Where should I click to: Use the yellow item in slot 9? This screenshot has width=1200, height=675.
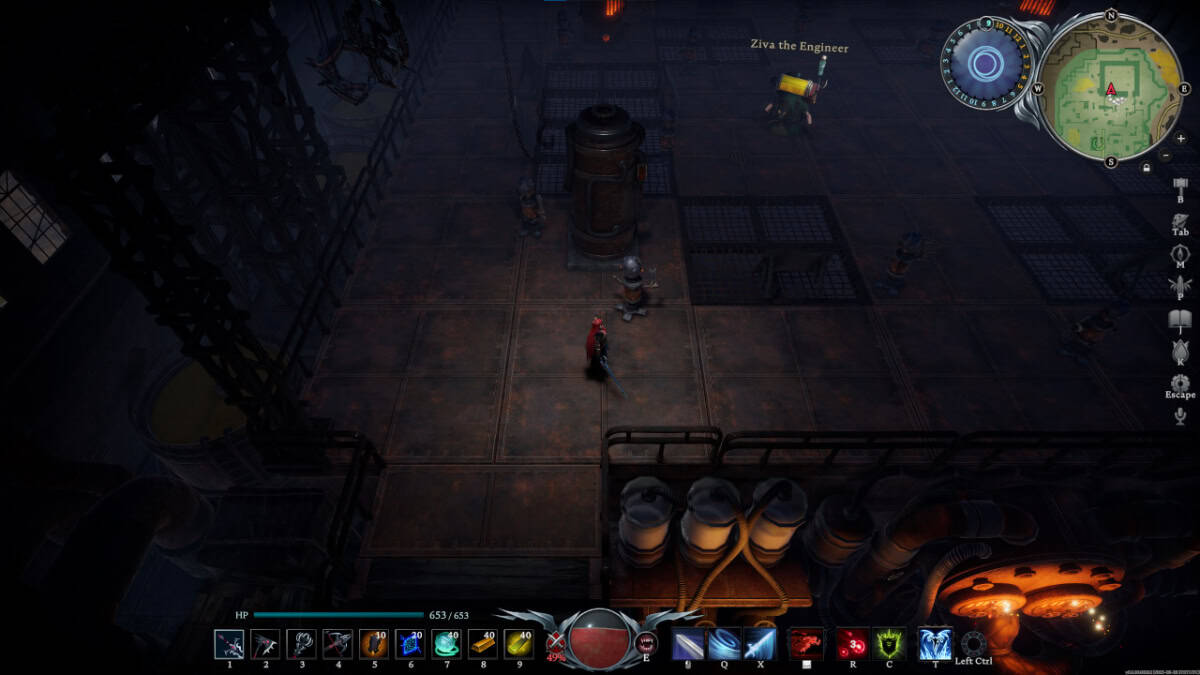pos(518,643)
